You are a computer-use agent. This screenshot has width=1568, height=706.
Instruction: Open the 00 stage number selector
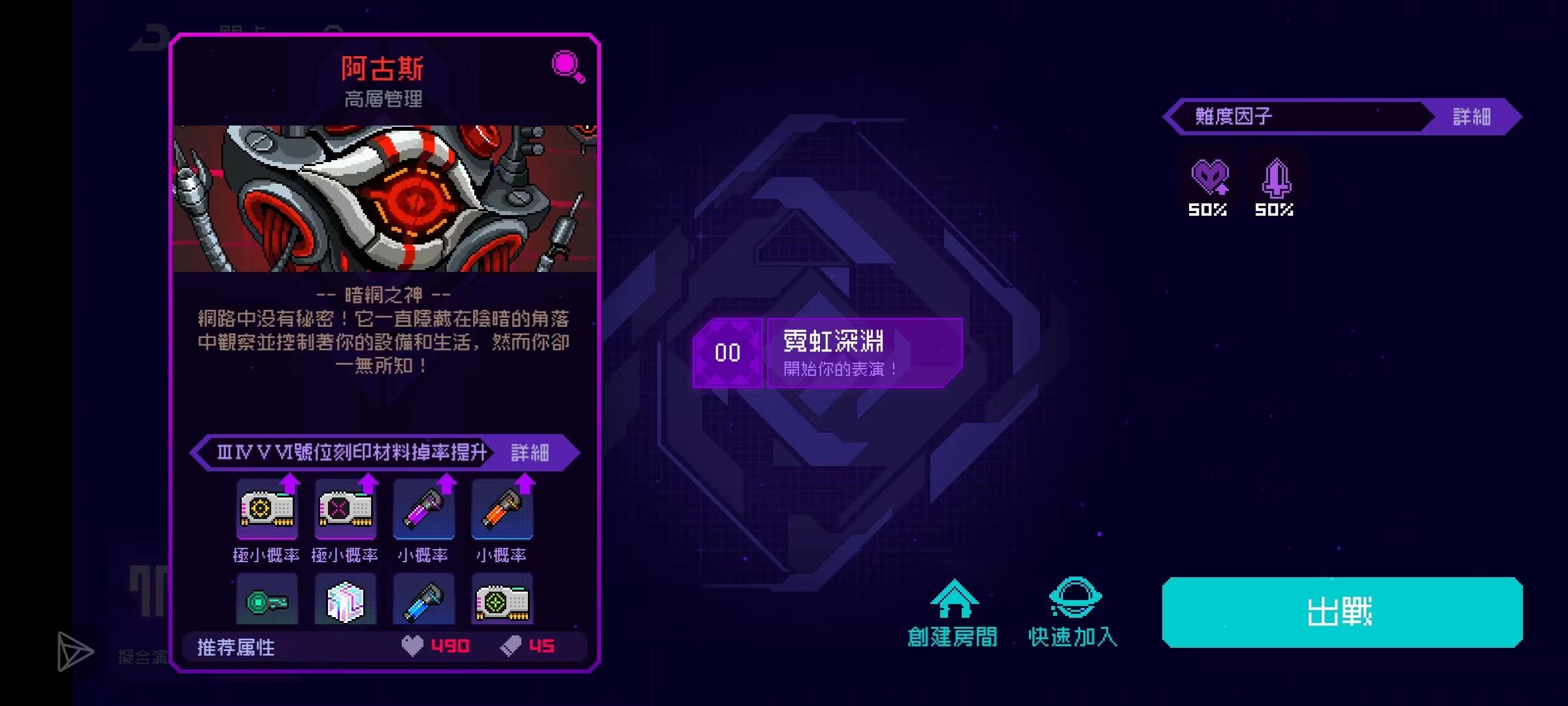pyautogui.click(x=727, y=353)
